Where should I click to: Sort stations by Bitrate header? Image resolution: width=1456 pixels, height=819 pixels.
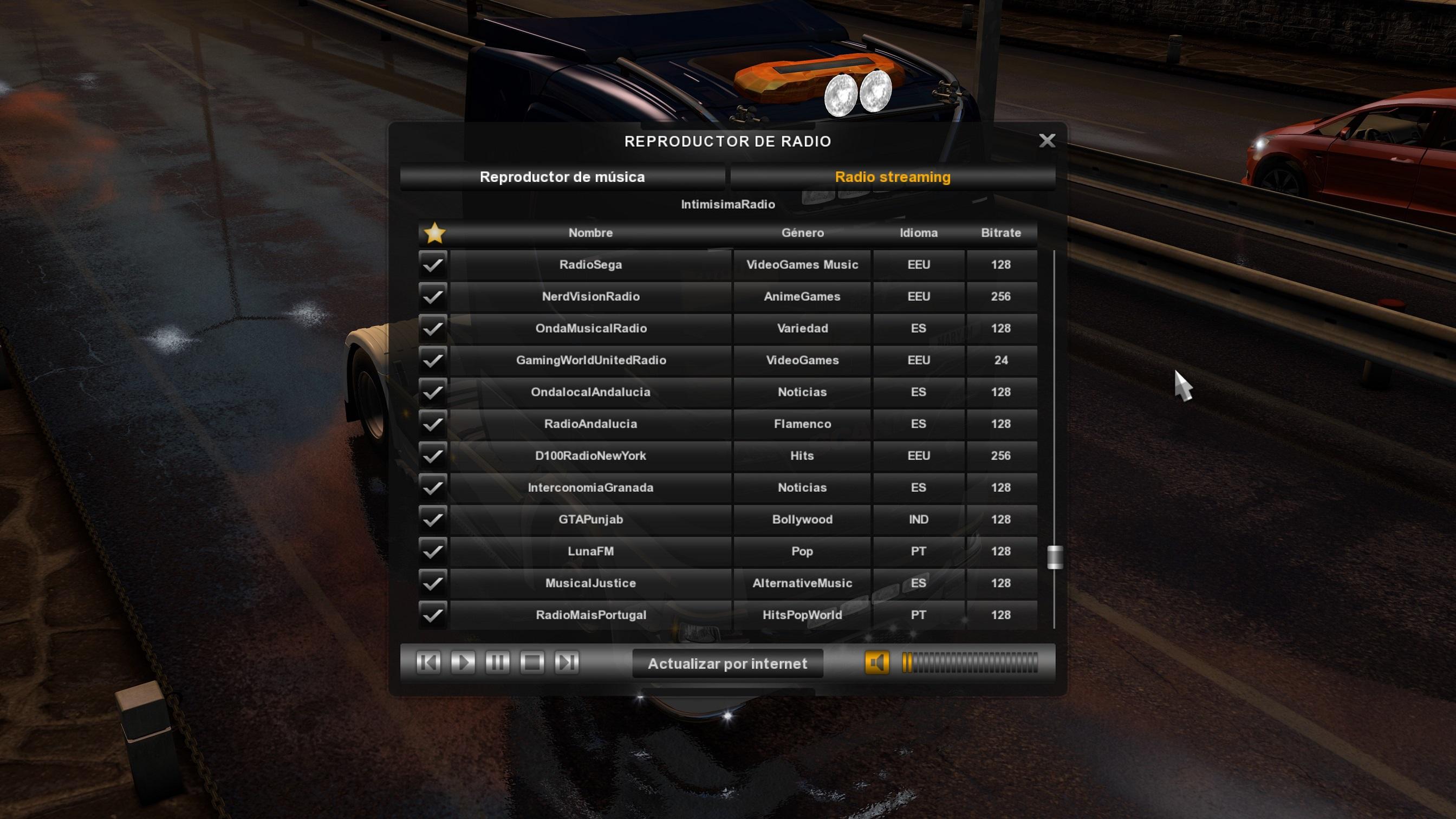coord(1000,233)
